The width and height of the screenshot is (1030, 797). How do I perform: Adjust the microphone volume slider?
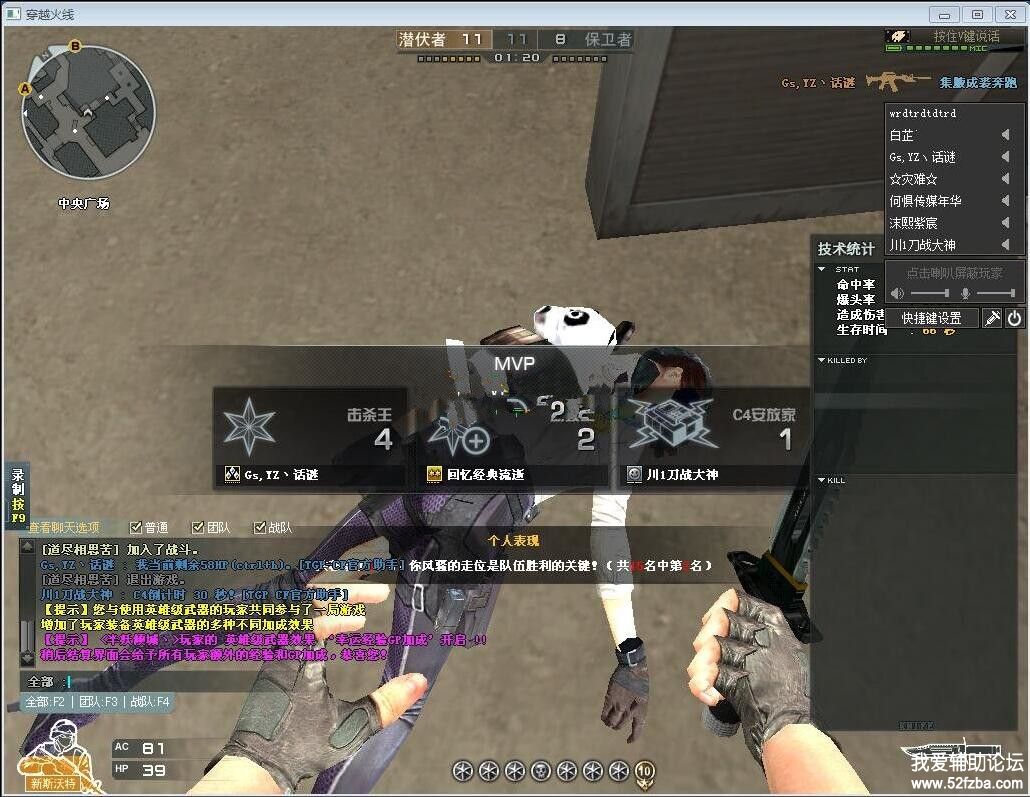point(994,293)
